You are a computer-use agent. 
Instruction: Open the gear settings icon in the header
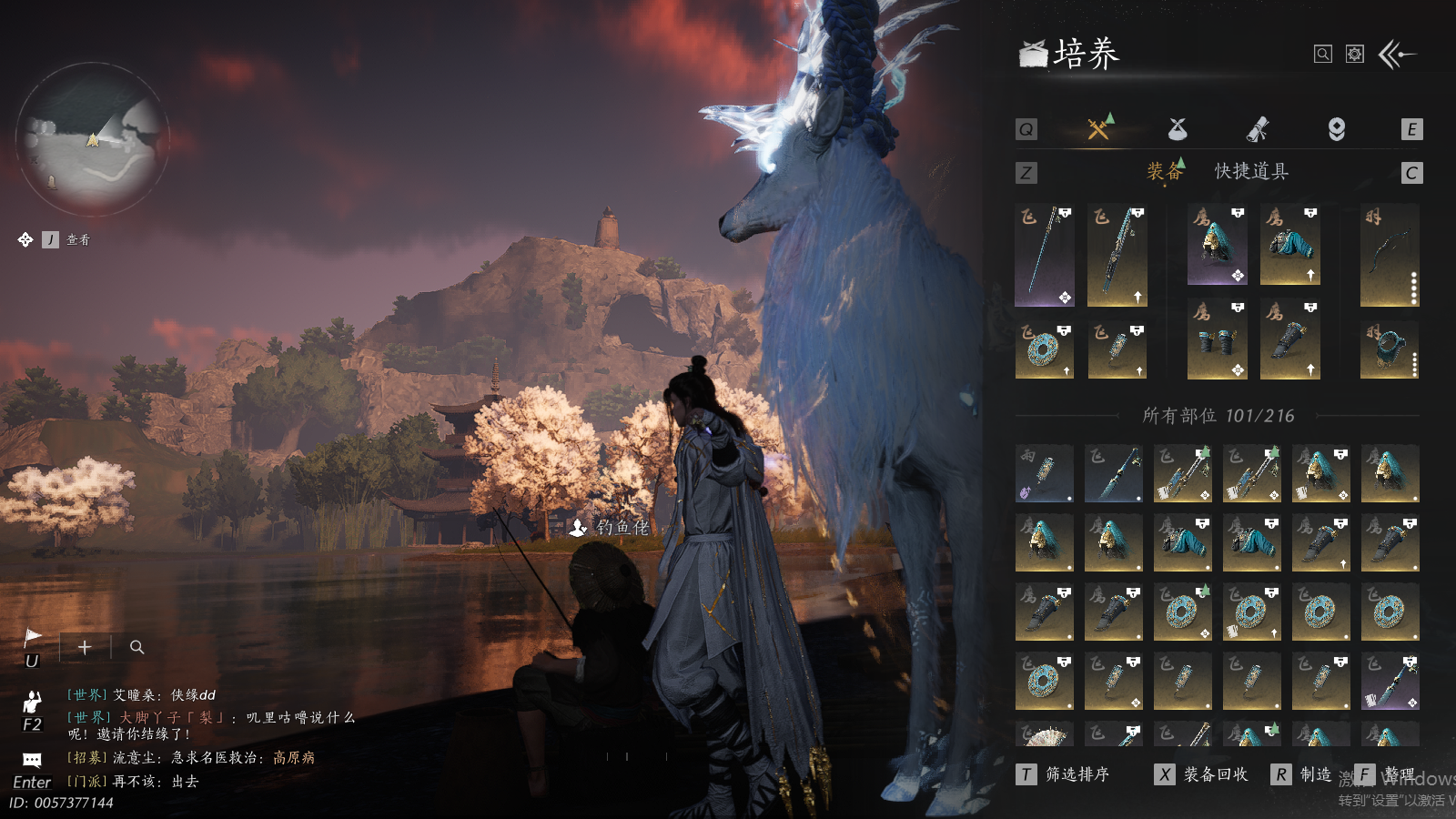click(1355, 55)
